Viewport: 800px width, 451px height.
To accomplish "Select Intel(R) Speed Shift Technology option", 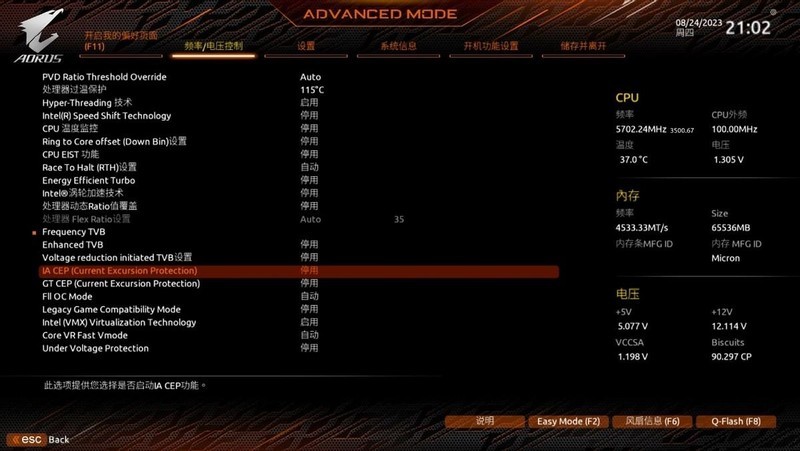I will pos(107,116).
